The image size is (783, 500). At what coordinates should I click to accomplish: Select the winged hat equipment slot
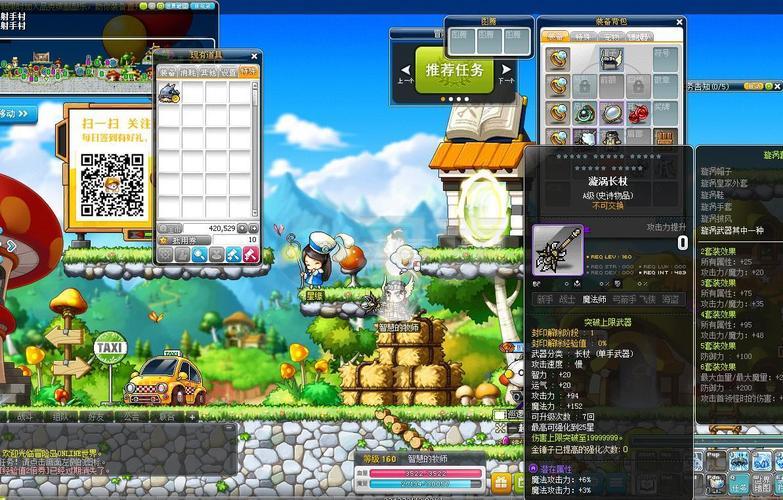click(611, 60)
